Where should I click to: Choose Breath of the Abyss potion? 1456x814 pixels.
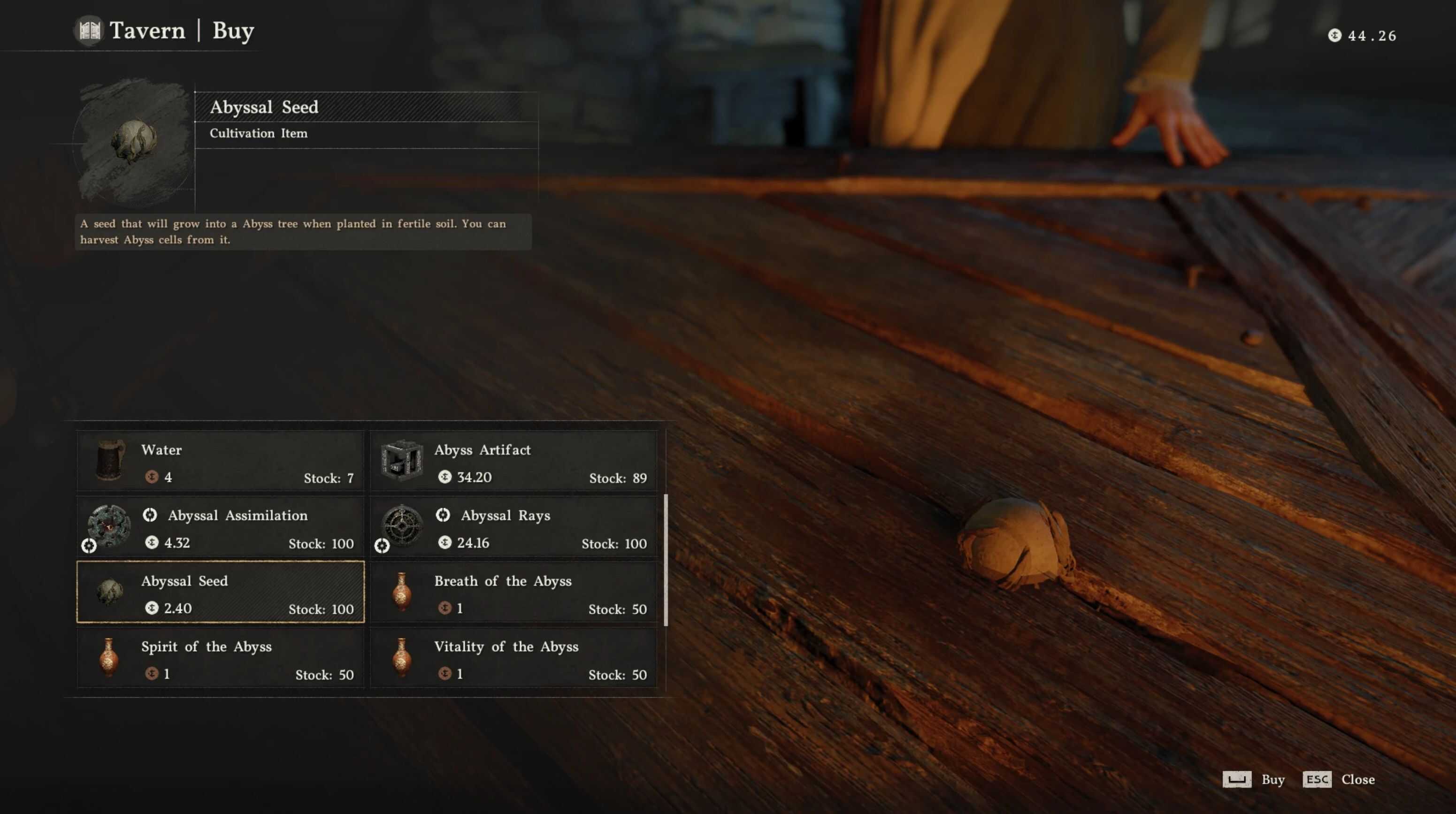click(x=513, y=592)
